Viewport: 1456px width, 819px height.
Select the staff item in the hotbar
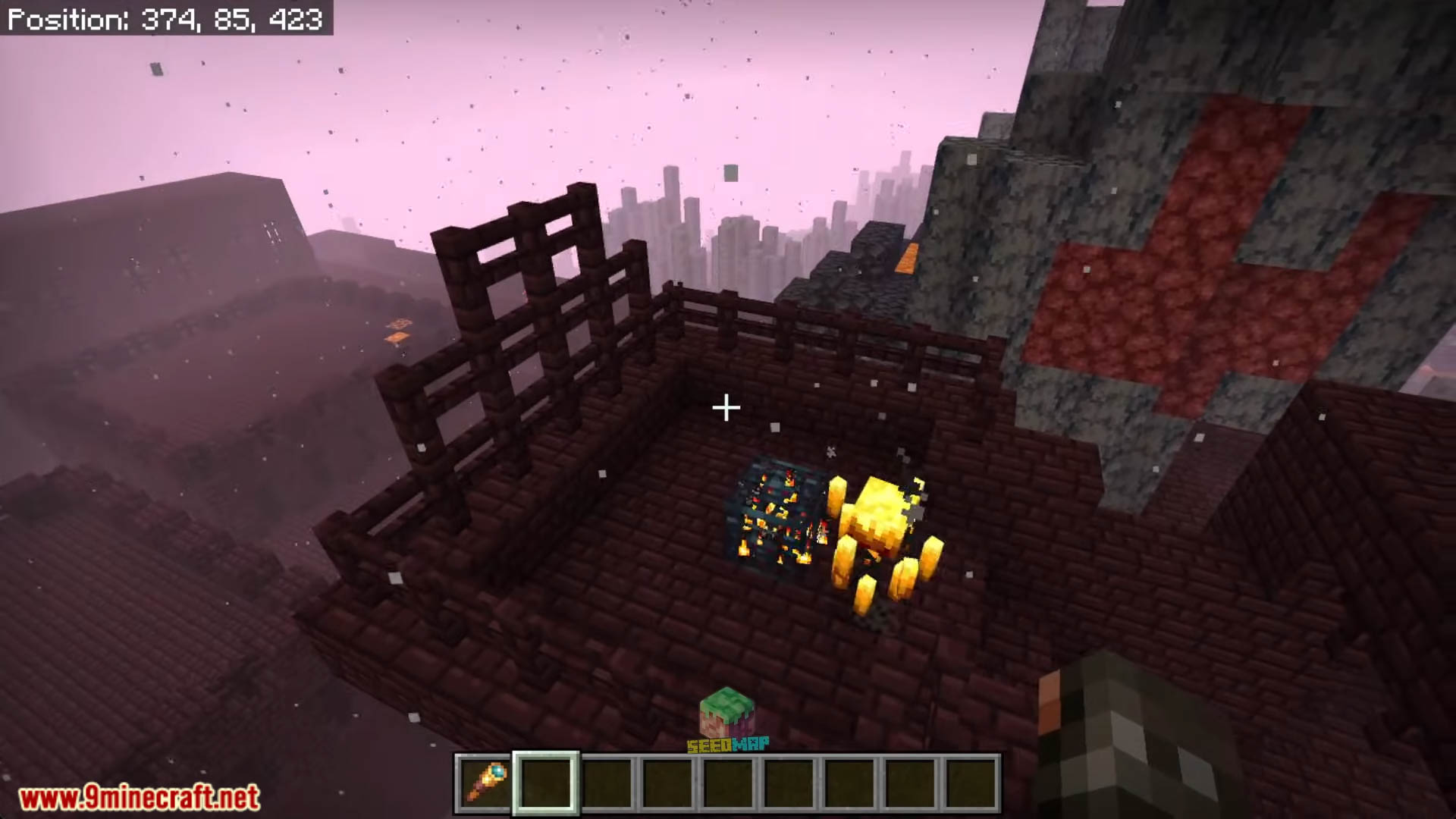[485, 783]
